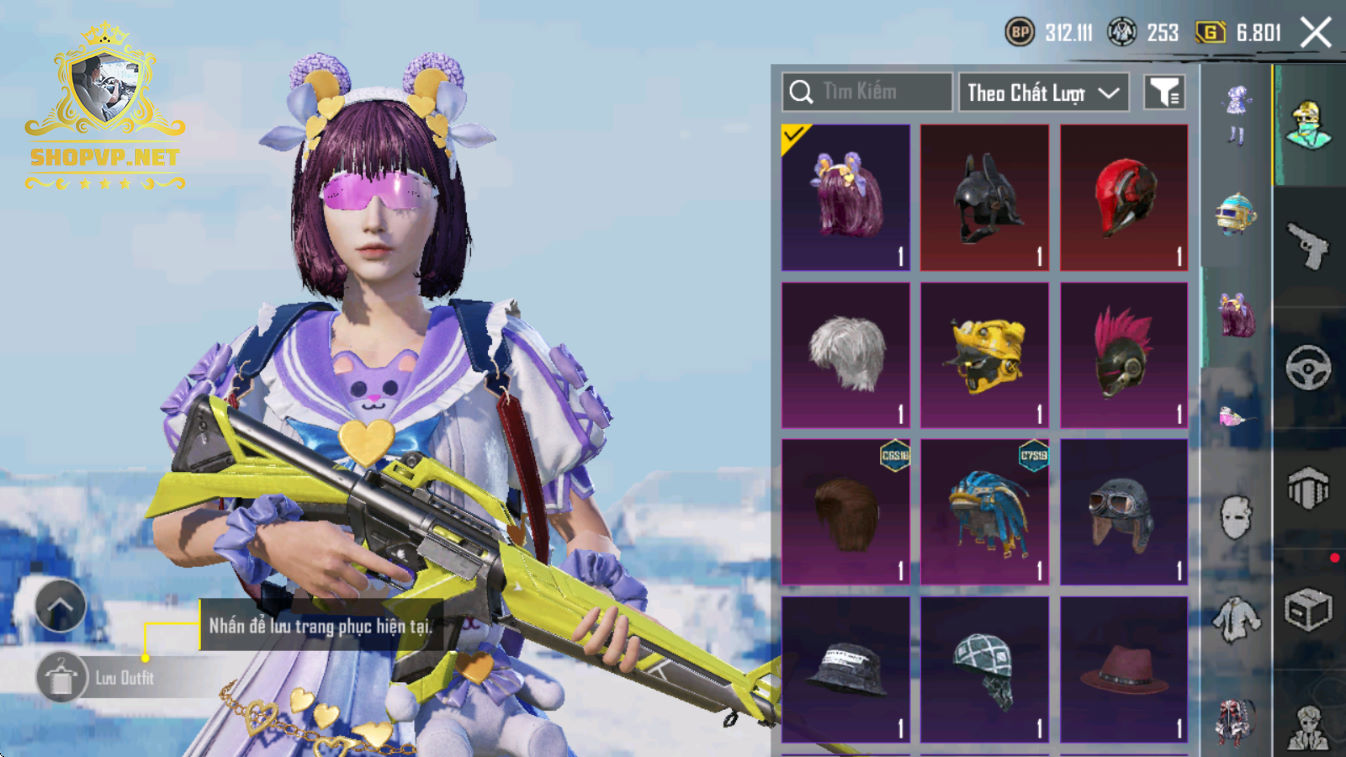Select the pilot goggles leather cap

1124,512
